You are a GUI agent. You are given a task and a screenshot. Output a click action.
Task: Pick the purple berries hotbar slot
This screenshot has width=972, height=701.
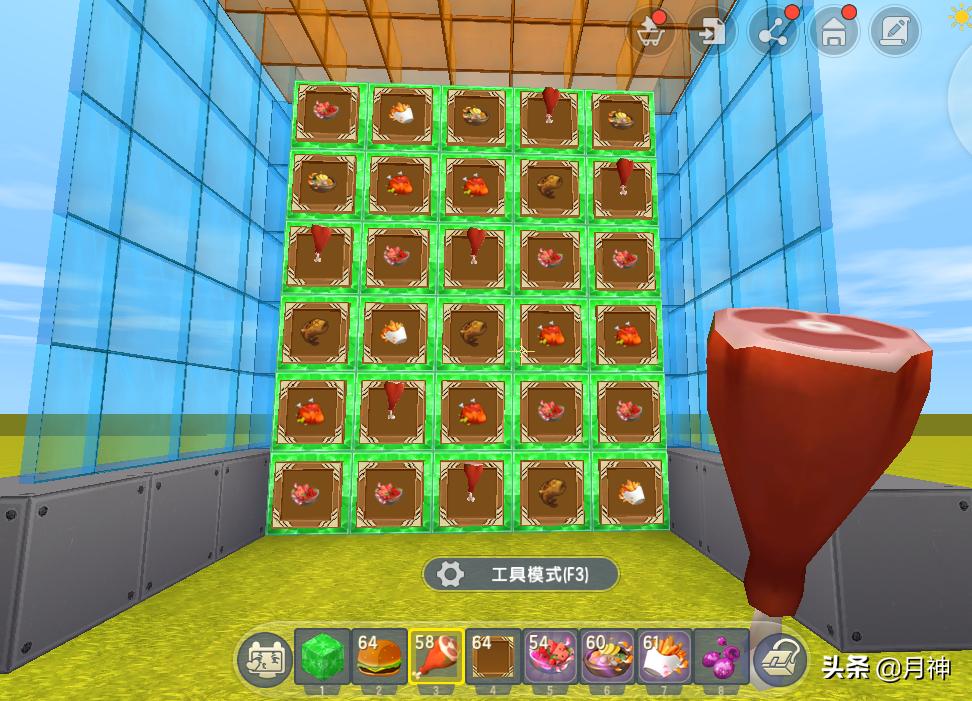coord(722,656)
